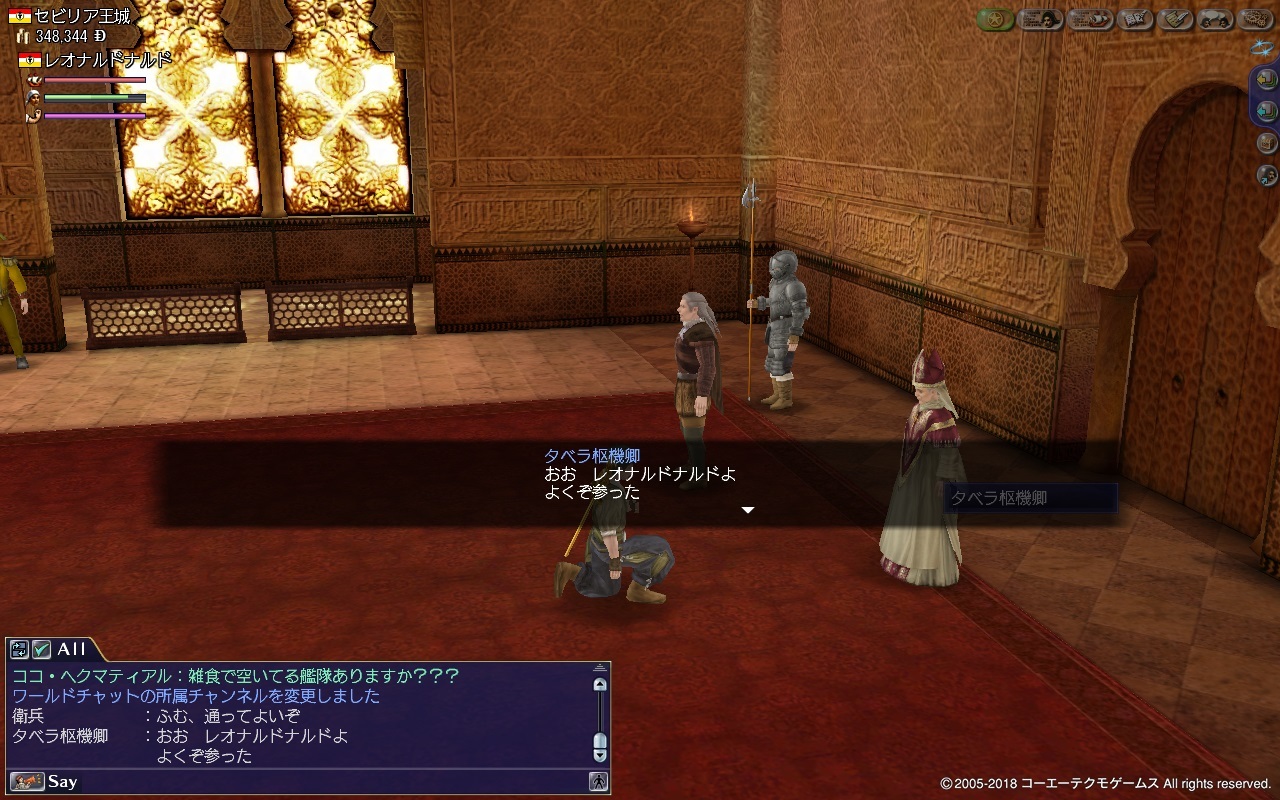Click the green star menu button

point(995,20)
